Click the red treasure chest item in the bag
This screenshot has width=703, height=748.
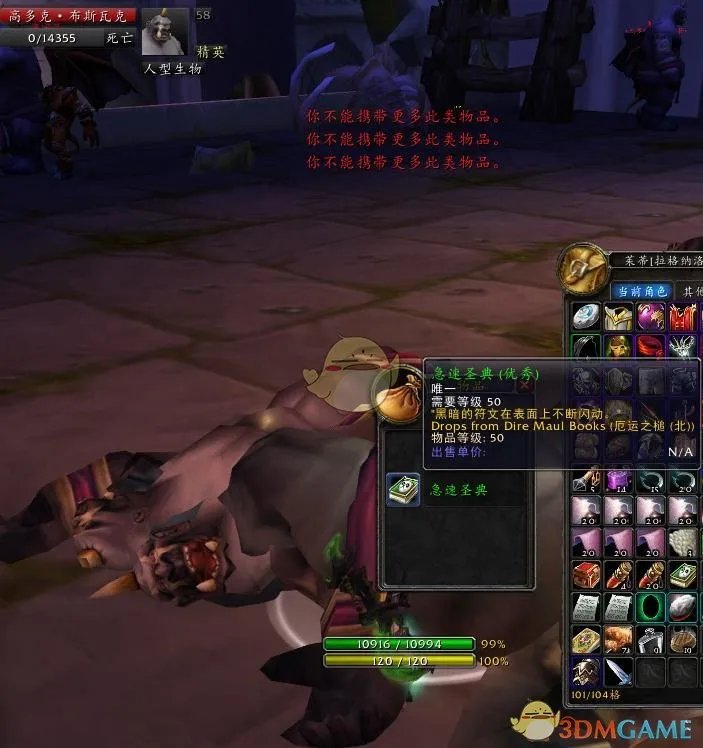(x=585, y=575)
